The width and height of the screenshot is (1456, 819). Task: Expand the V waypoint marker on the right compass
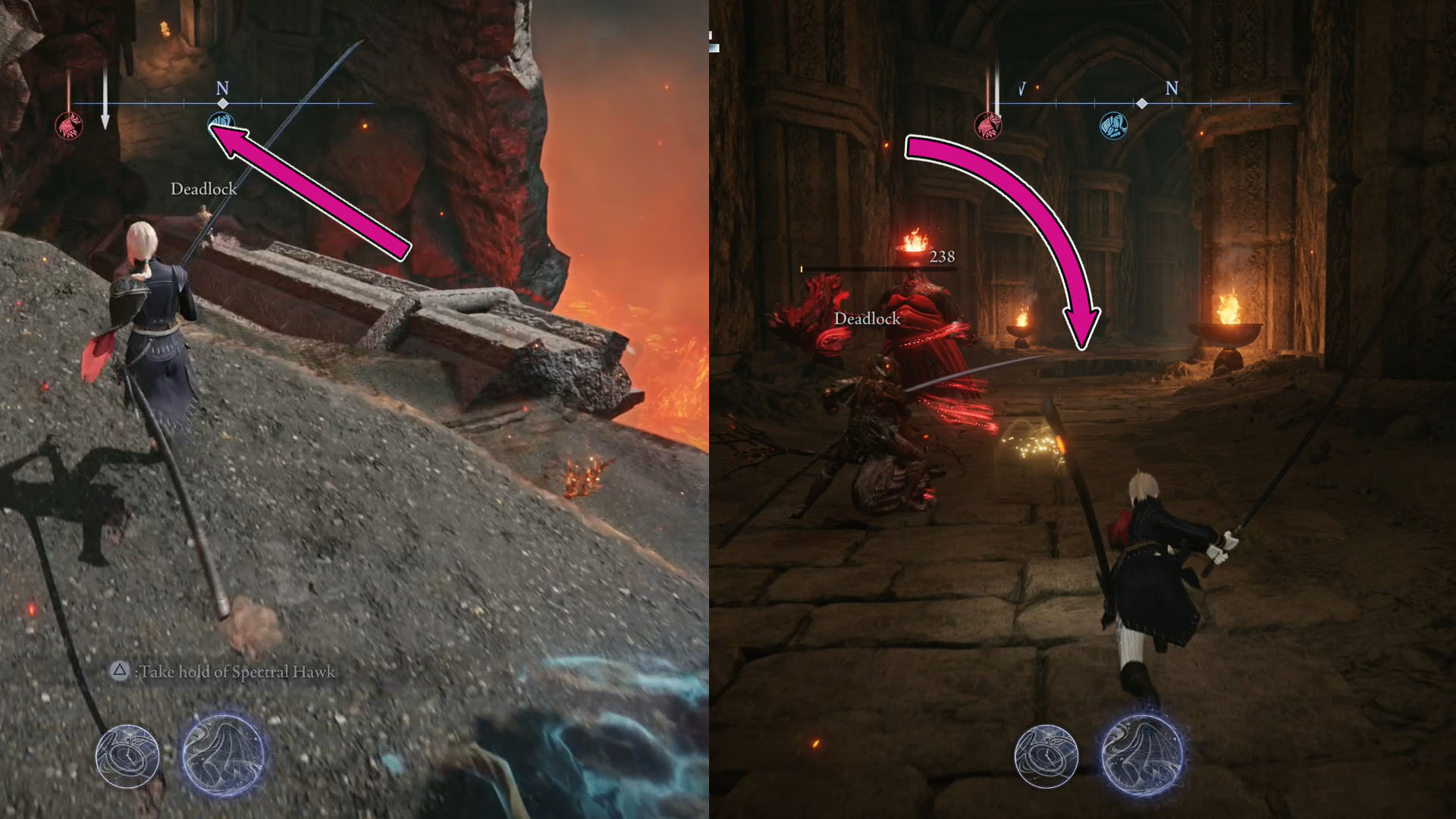click(1022, 88)
